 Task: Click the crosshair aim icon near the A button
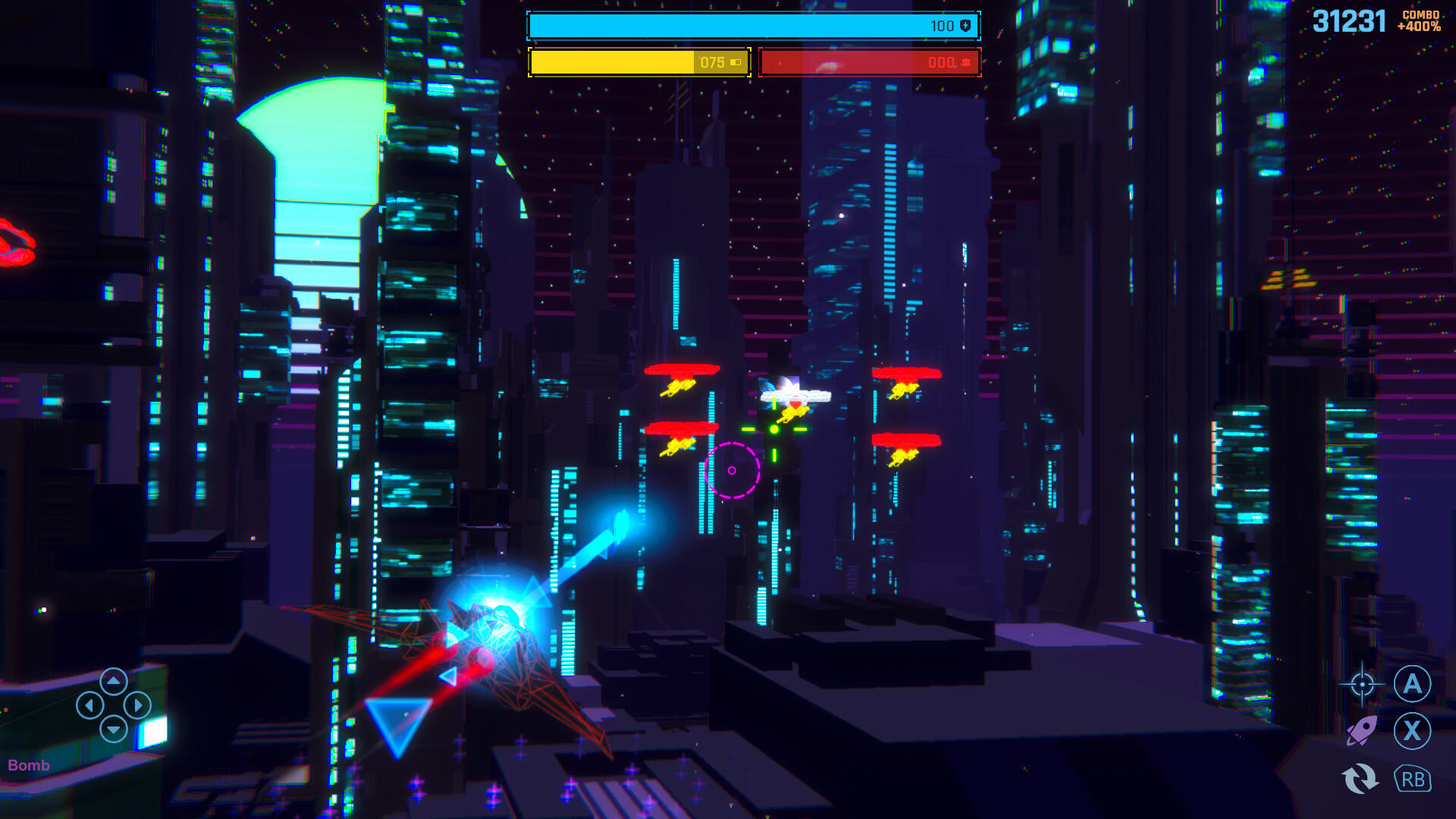click(x=1362, y=684)
